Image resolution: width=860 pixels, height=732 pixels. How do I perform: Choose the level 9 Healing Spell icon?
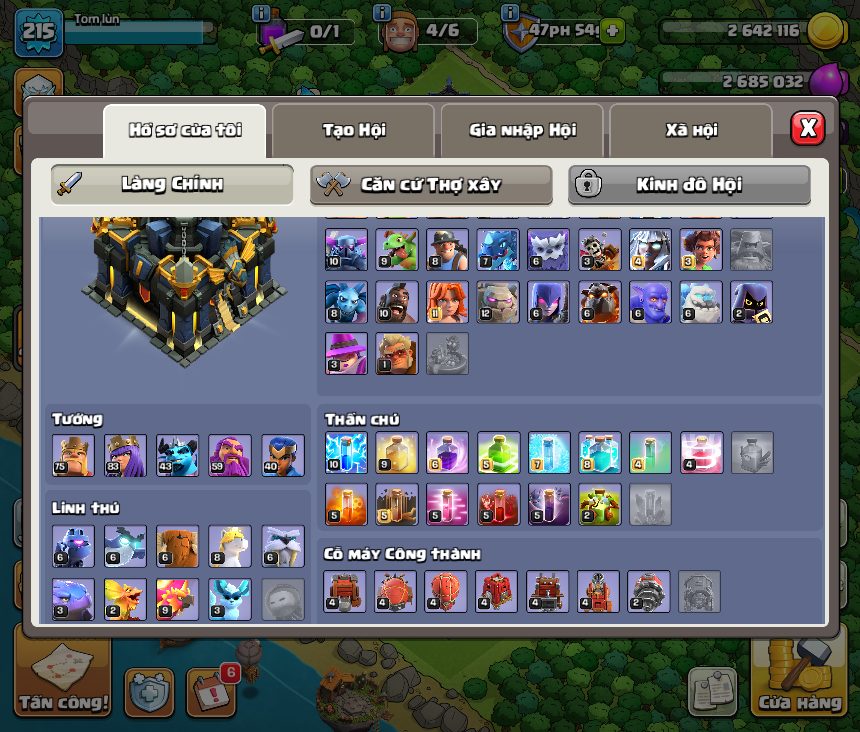click(397, 453)
